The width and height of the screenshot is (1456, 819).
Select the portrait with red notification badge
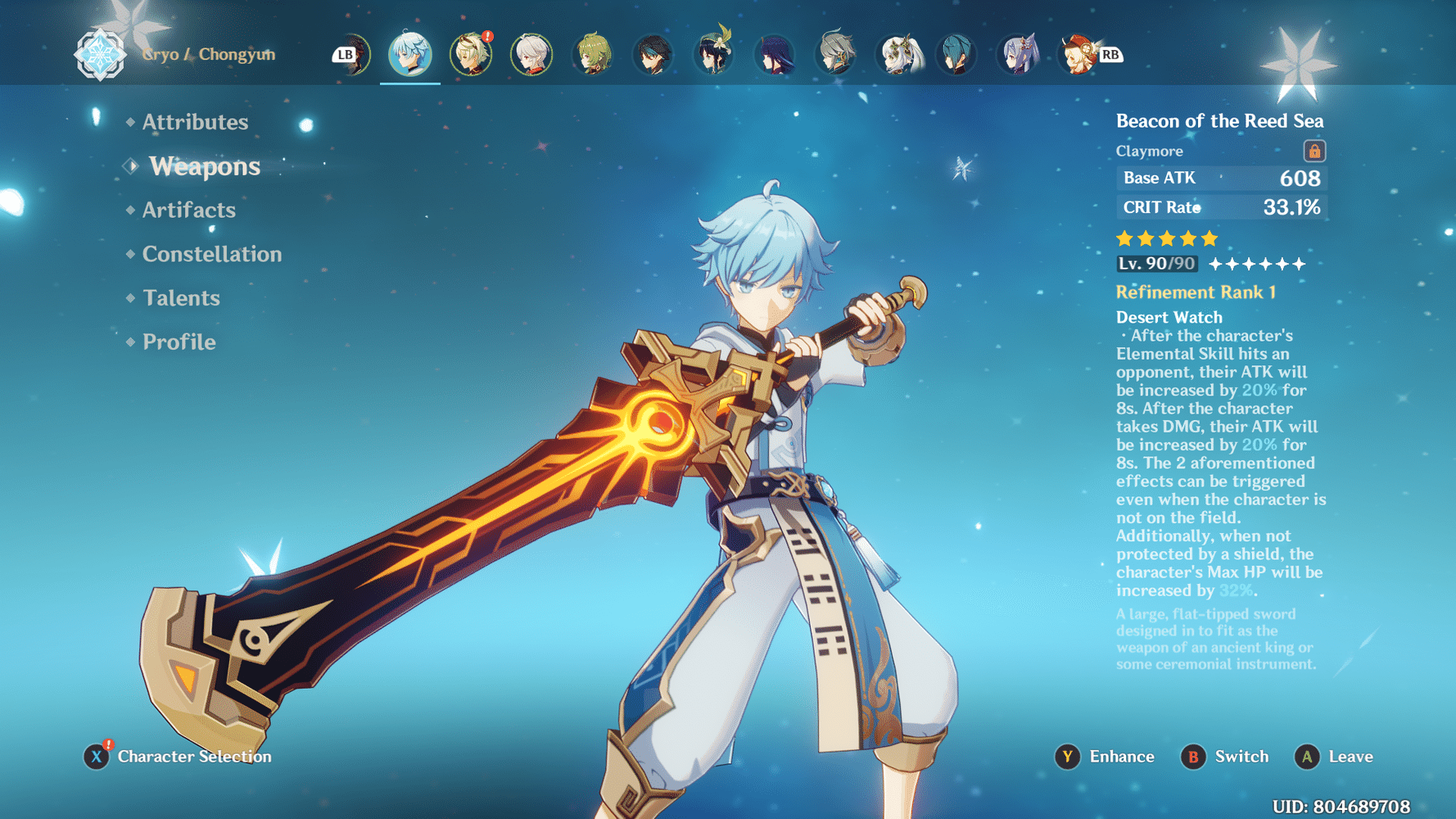(x=473, y=54)
